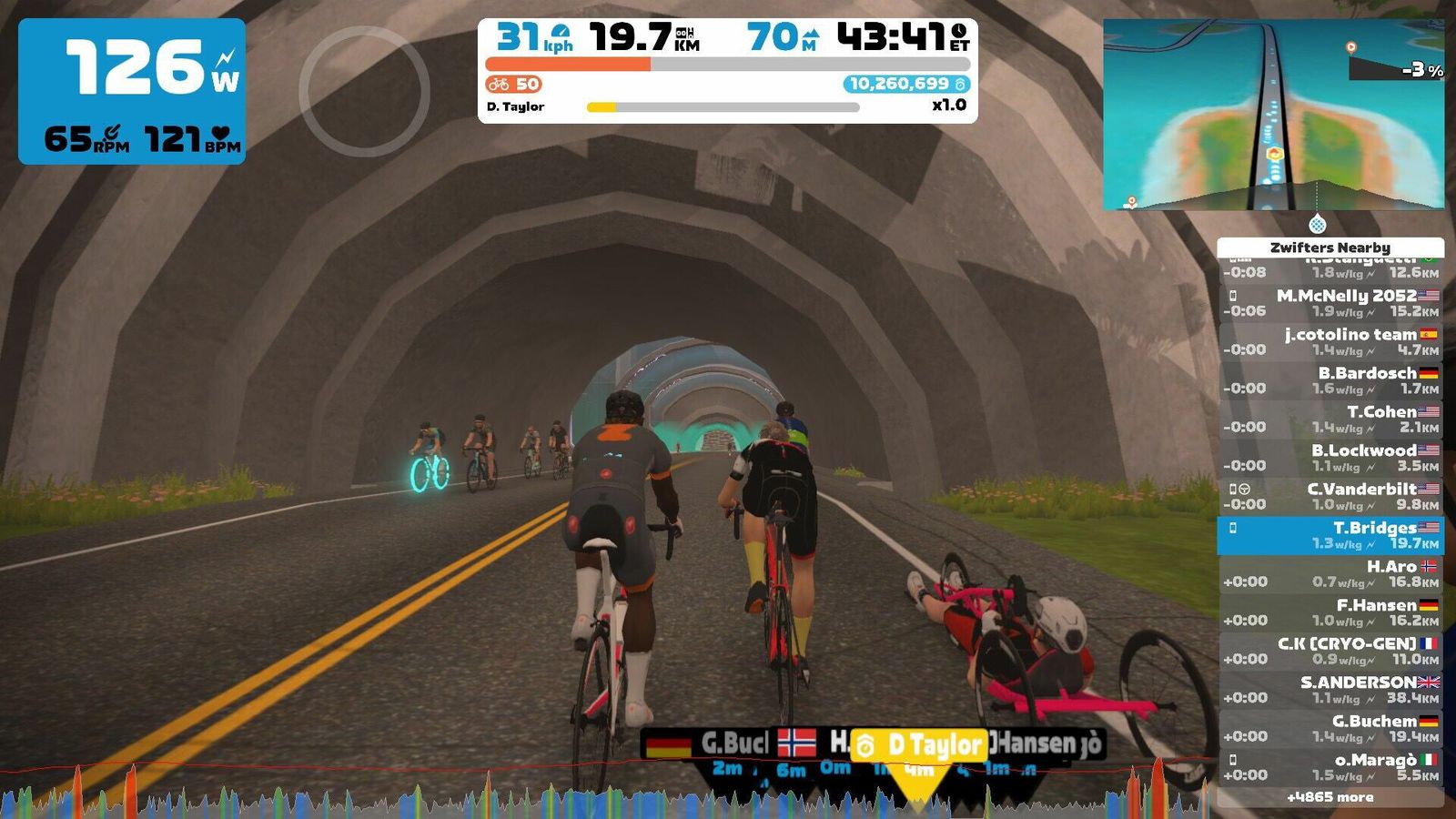This screenshot has width=1456, height=819.
Task: Click the empty power-up ring
Action: [364, 91]
